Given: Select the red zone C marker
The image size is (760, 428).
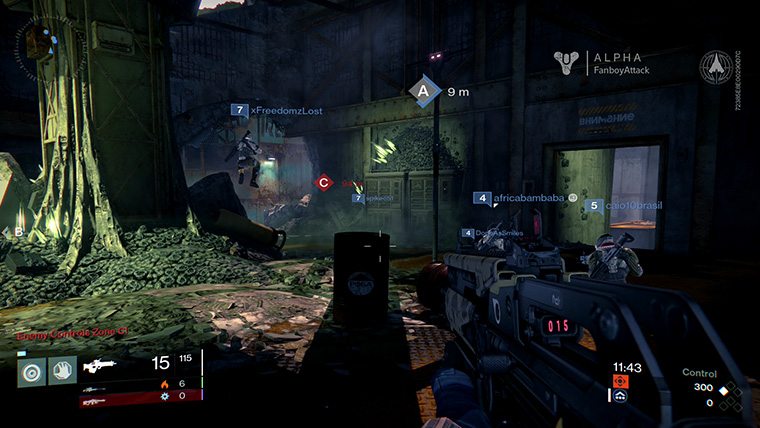Looking at the screenshot, I should [x=323, y=182].
